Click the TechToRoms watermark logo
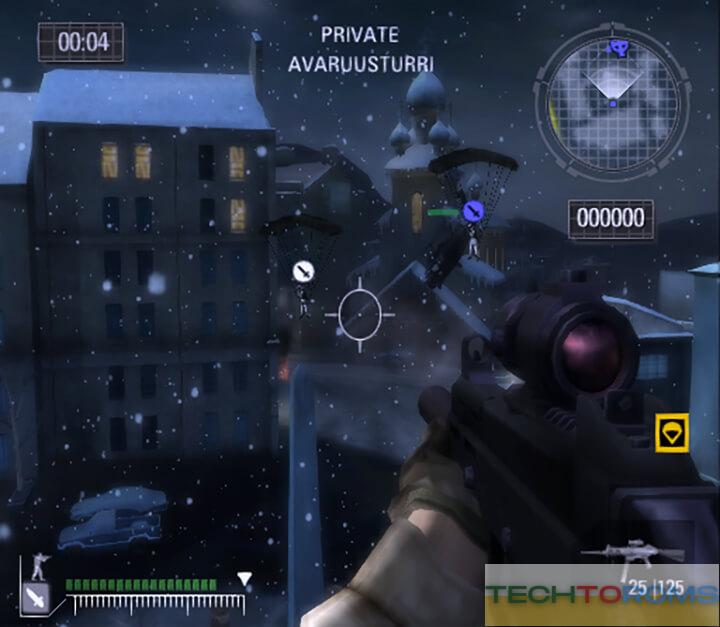The image size is (720, 627). point(600,592)
